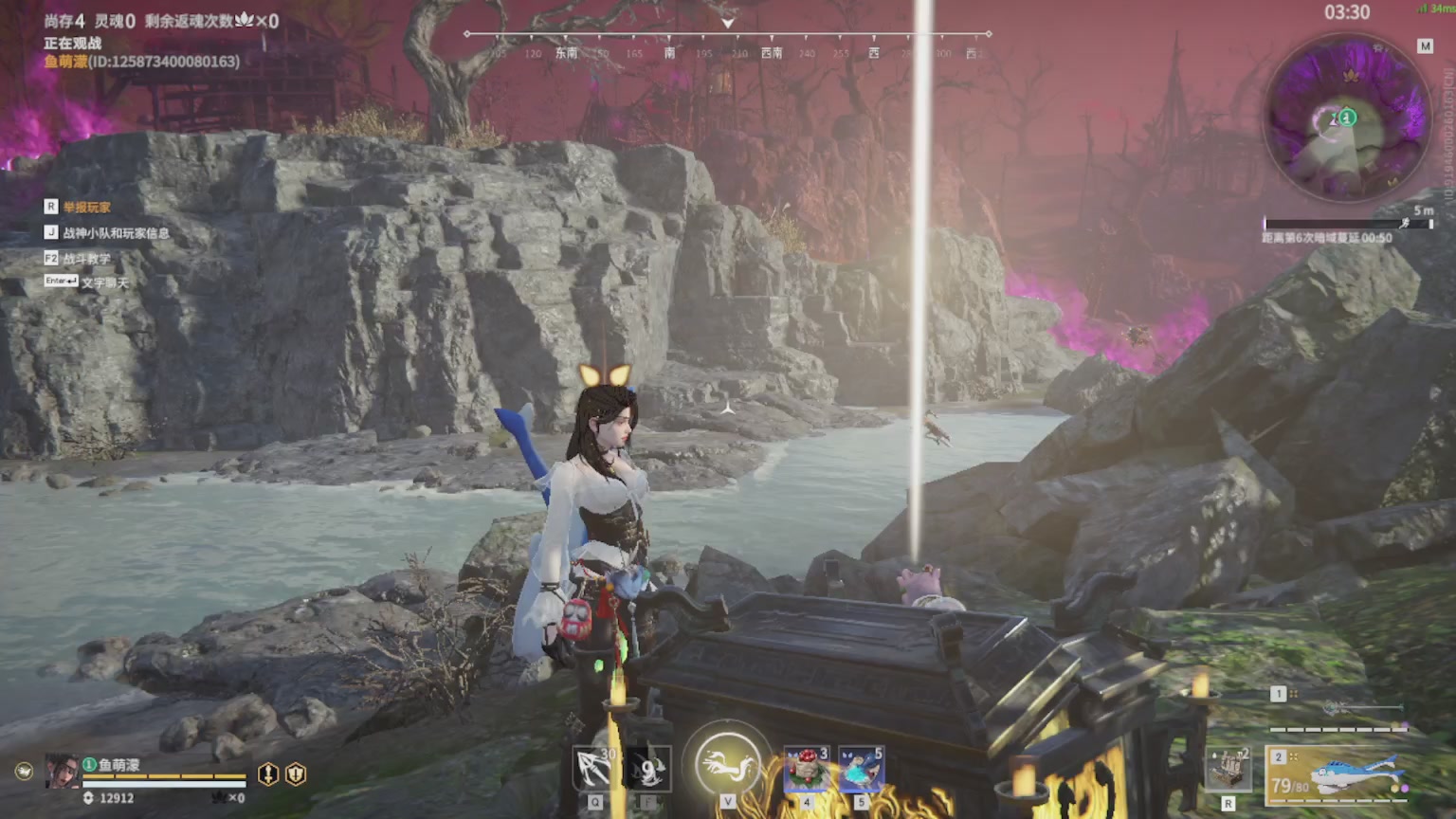
Task: Click the sword hexagon buff icon
Action: pyautogui.click(x=268, y=774)
